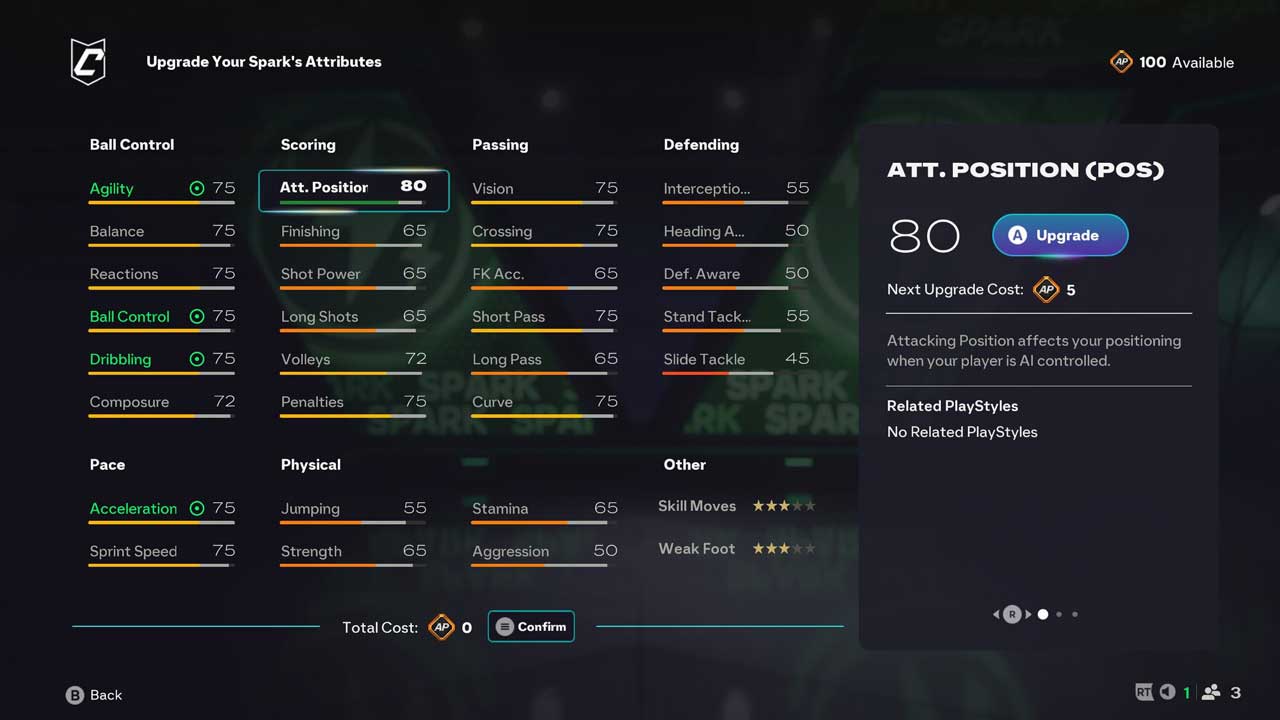This screenshot has width=1280, height=720.
Task: Select the Shot Power attribute
Action: coord(353,274)
